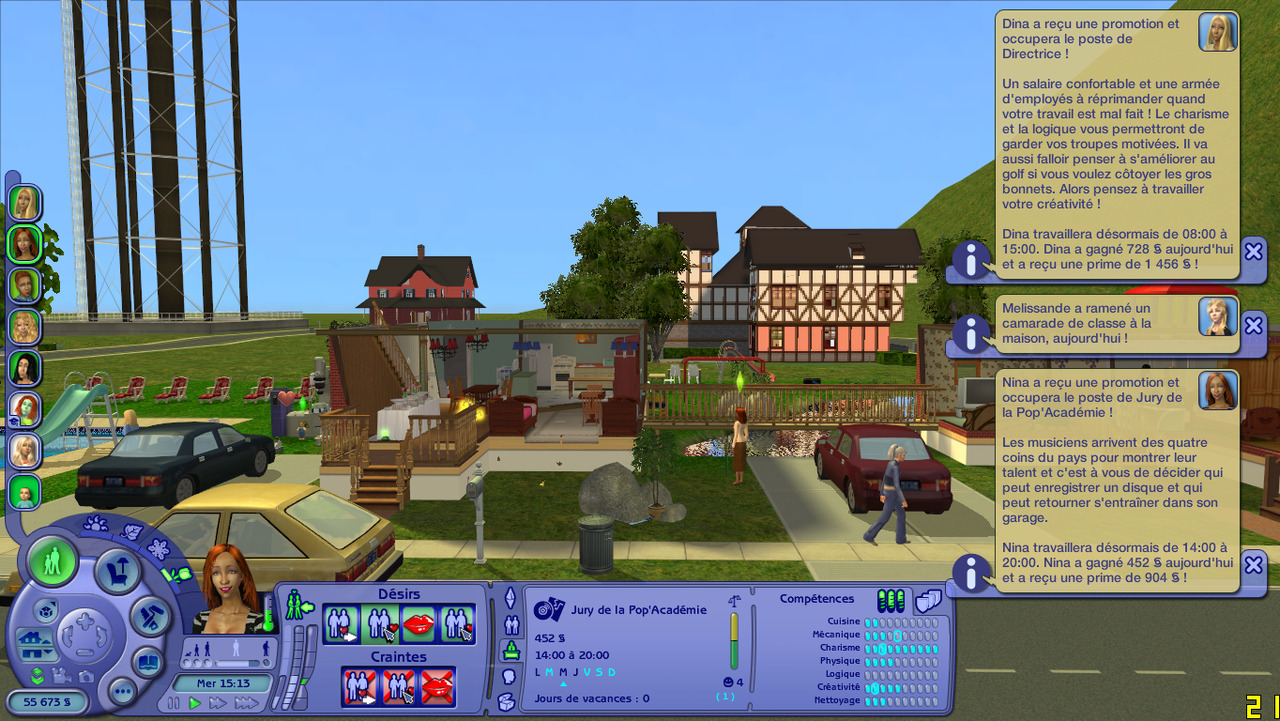Select the black-haired sim portrait

[24, 367]
